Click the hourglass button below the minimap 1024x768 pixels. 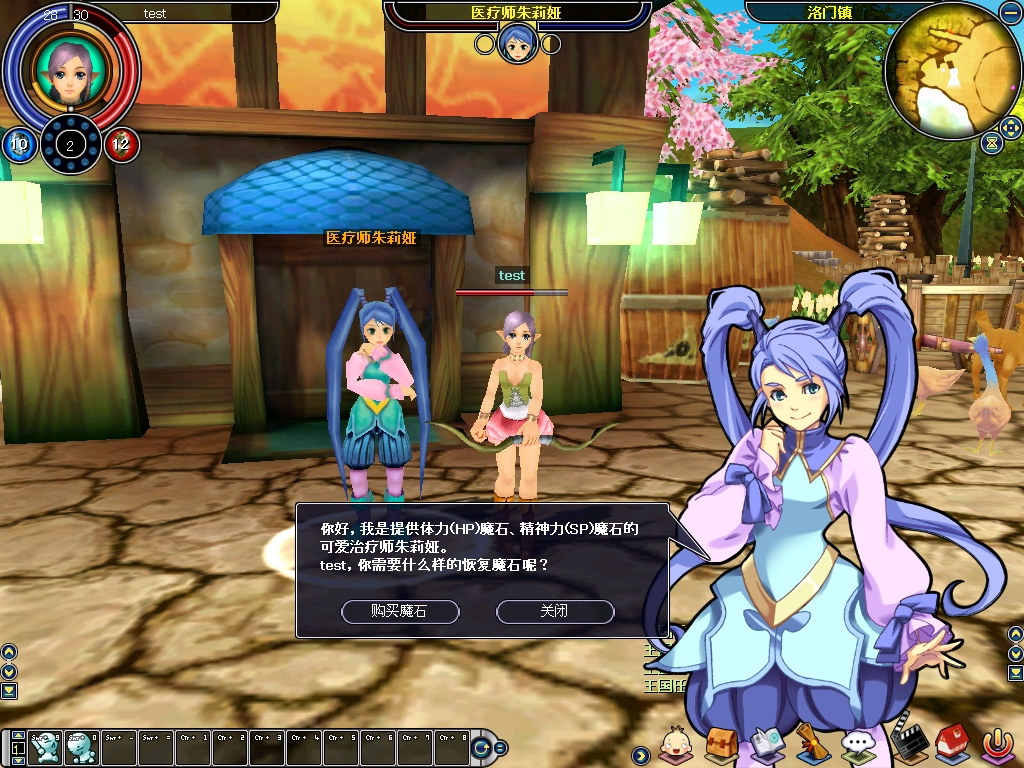[991, 143]
